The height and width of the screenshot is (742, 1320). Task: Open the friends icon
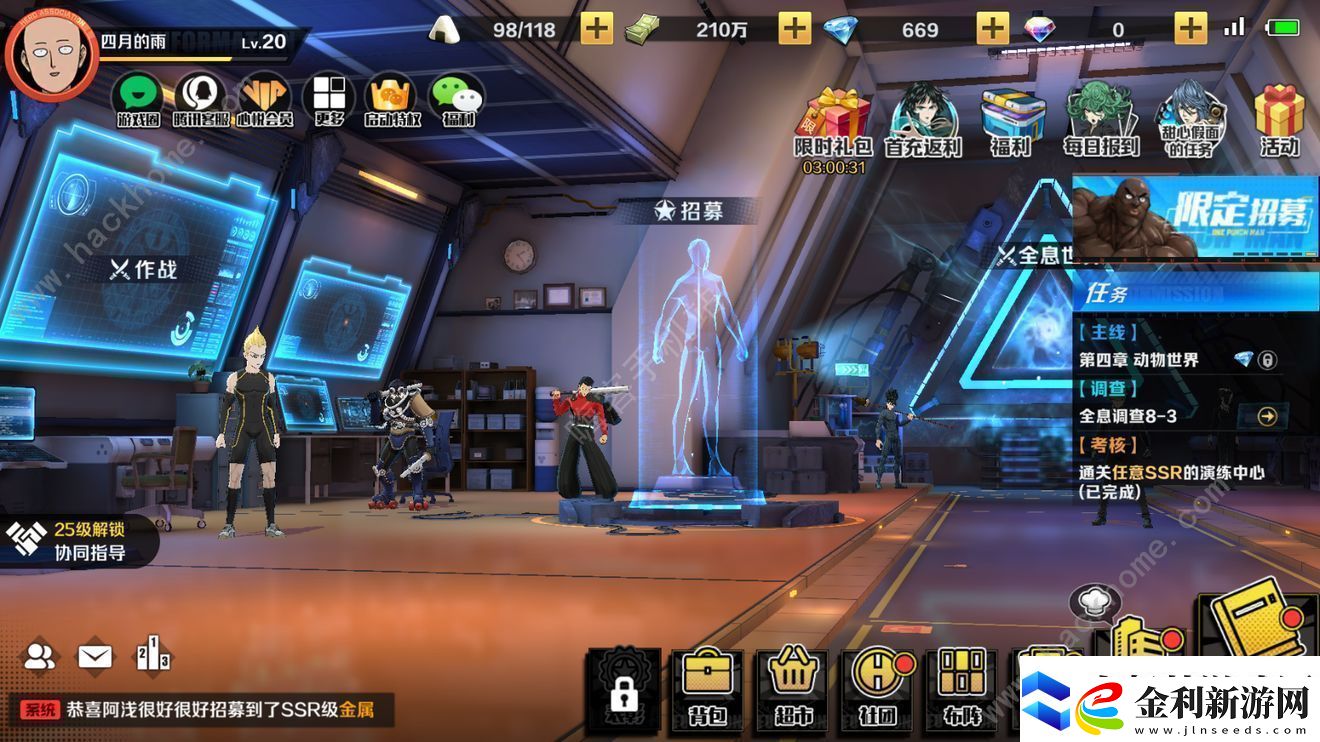click(x=40, y=657)
